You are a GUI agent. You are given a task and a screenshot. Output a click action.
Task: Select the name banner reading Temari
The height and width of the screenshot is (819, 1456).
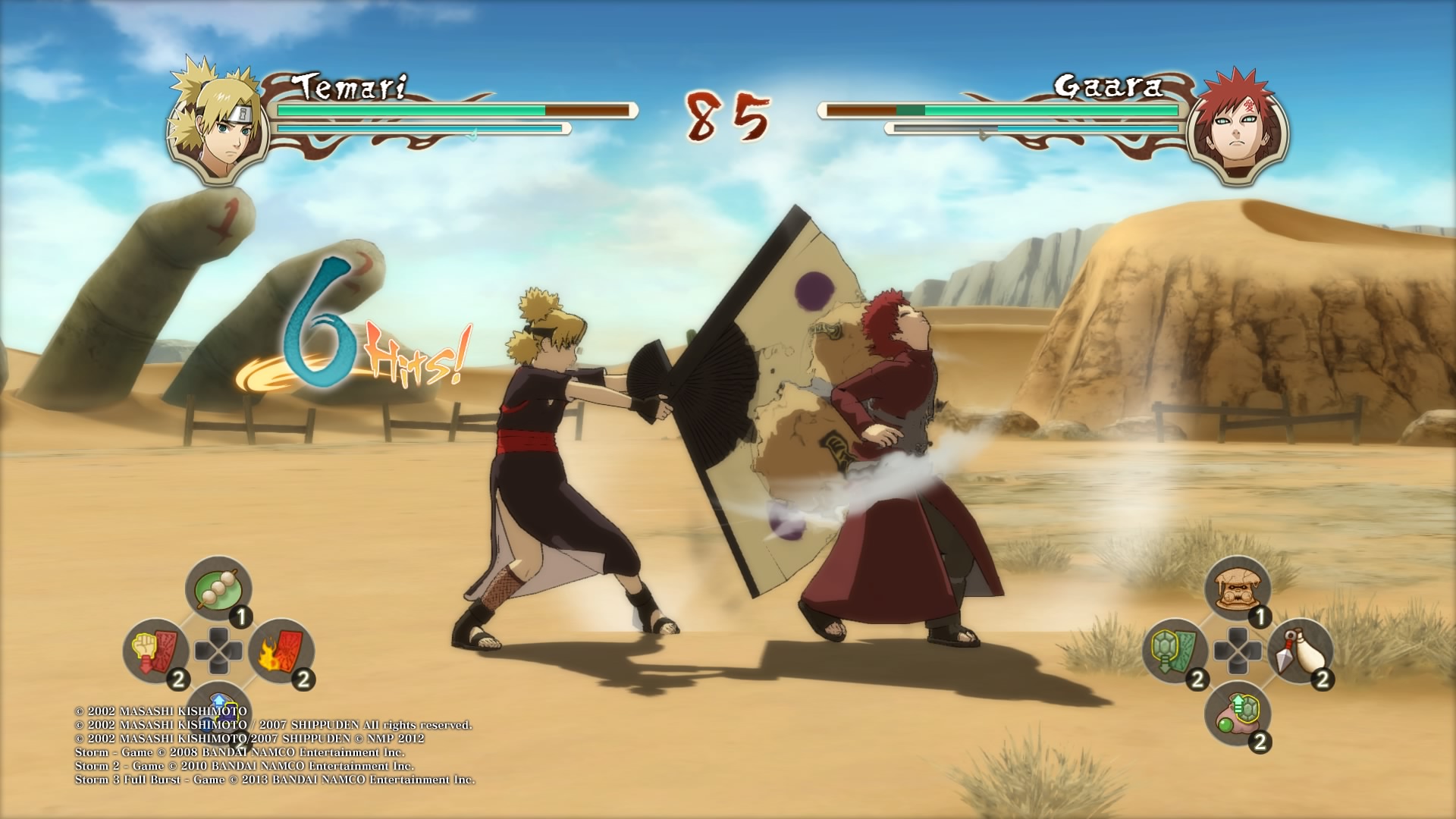(x=351, y=85)
